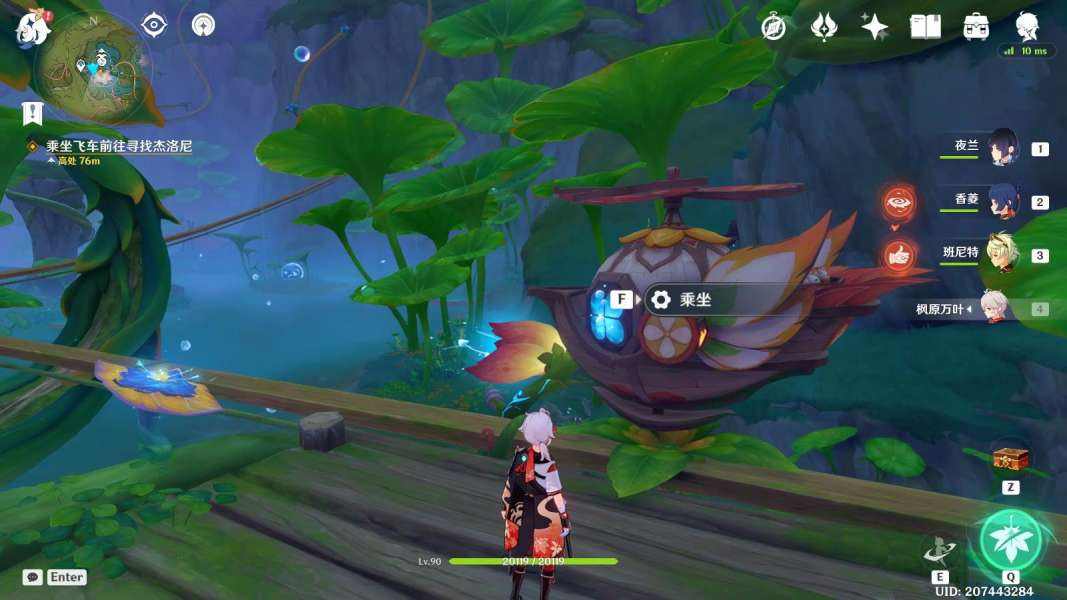This screenshot has width=1067, height=600.
Task: Click the round emblem icon right of eye icon
Action: (204, 25)
